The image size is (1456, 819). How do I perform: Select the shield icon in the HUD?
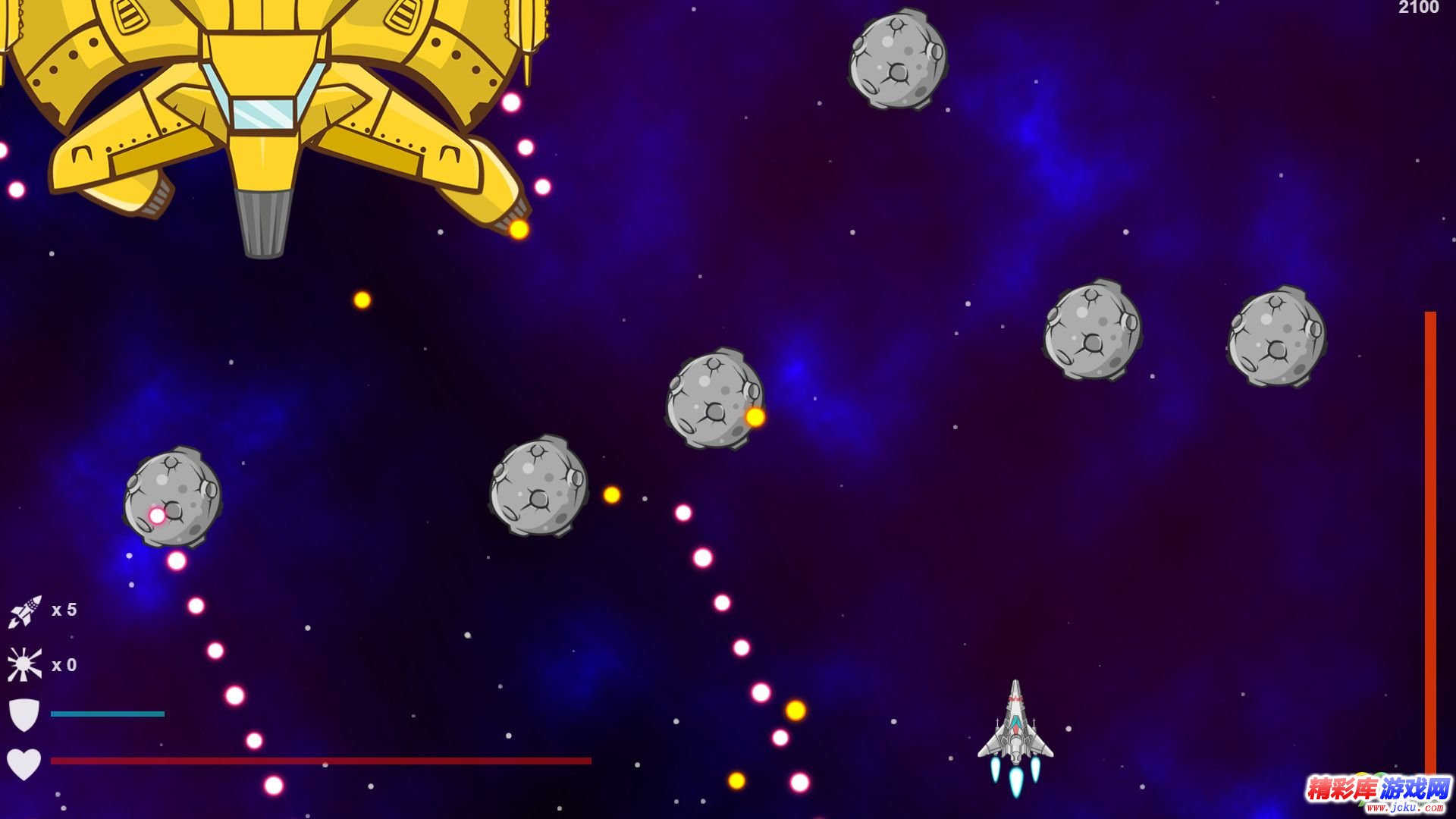24,714
